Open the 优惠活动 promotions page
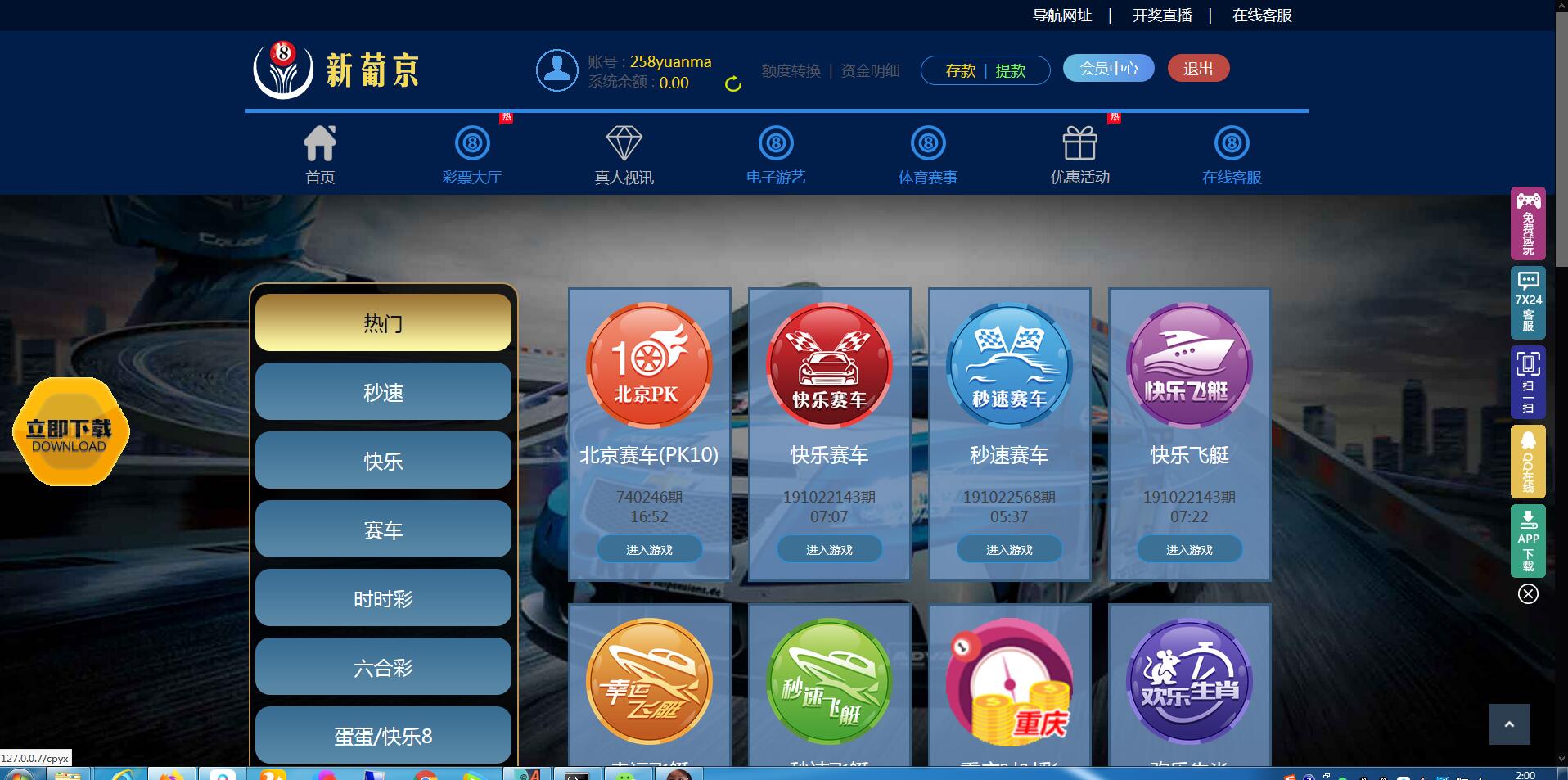The width and height of the screenshot is (1568, 780). point(1079,155)
